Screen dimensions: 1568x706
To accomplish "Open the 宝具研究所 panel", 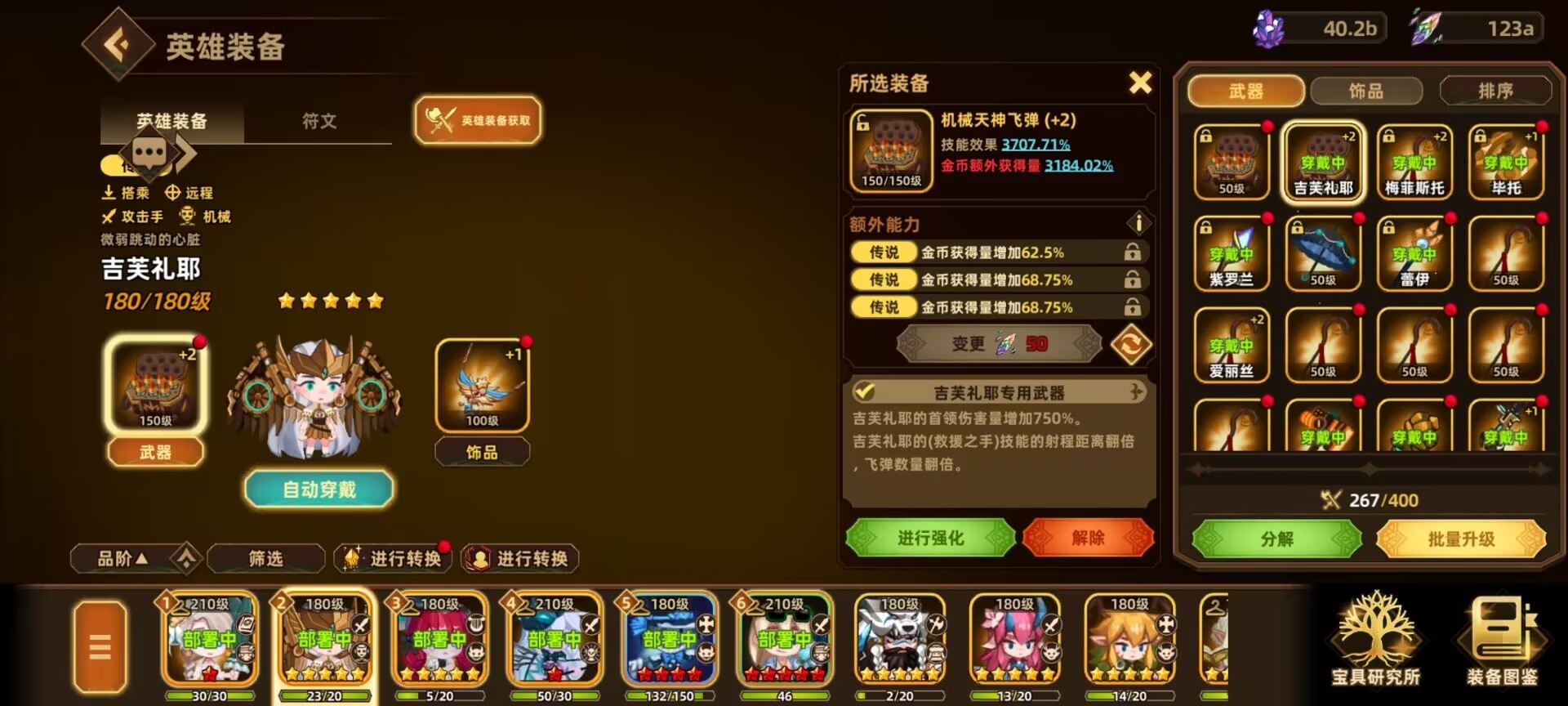I will coord(1379,646).
